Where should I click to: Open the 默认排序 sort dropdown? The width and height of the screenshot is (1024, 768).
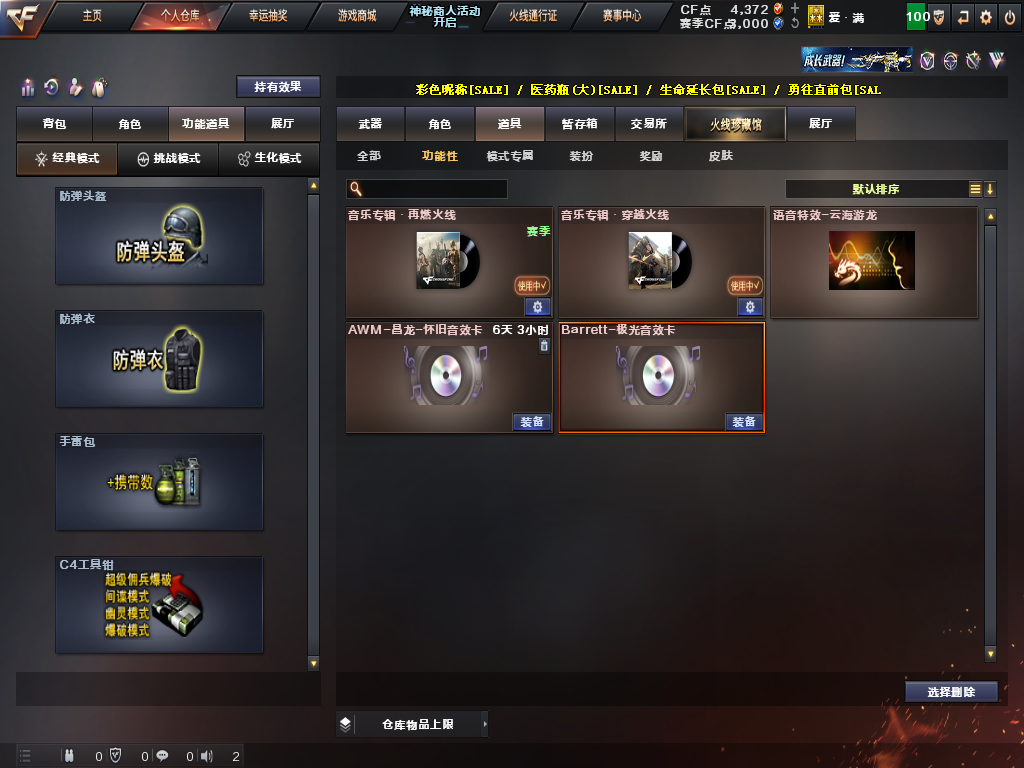(875, 189)
